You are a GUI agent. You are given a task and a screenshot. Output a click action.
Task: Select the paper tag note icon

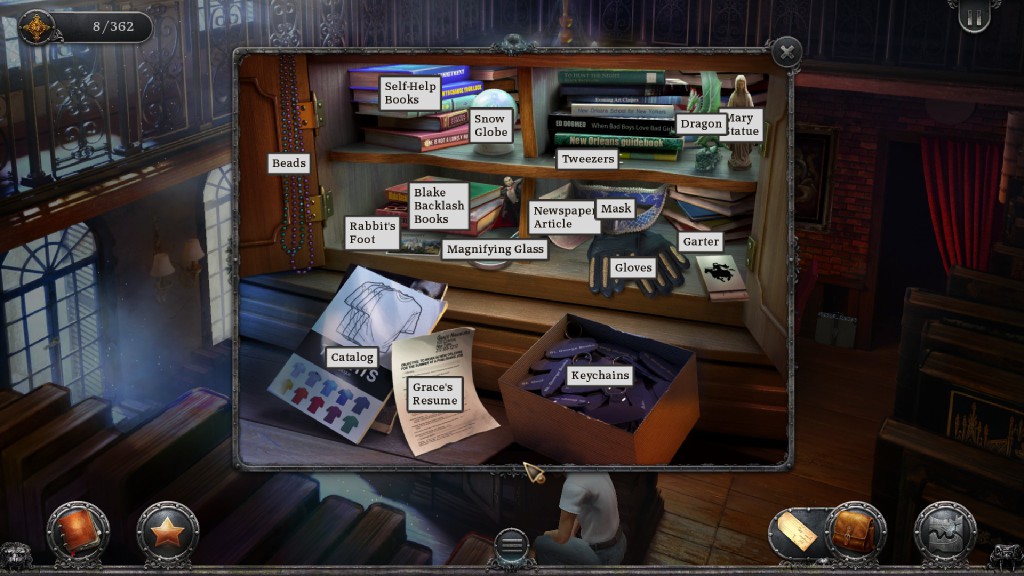tap(797, 532)
